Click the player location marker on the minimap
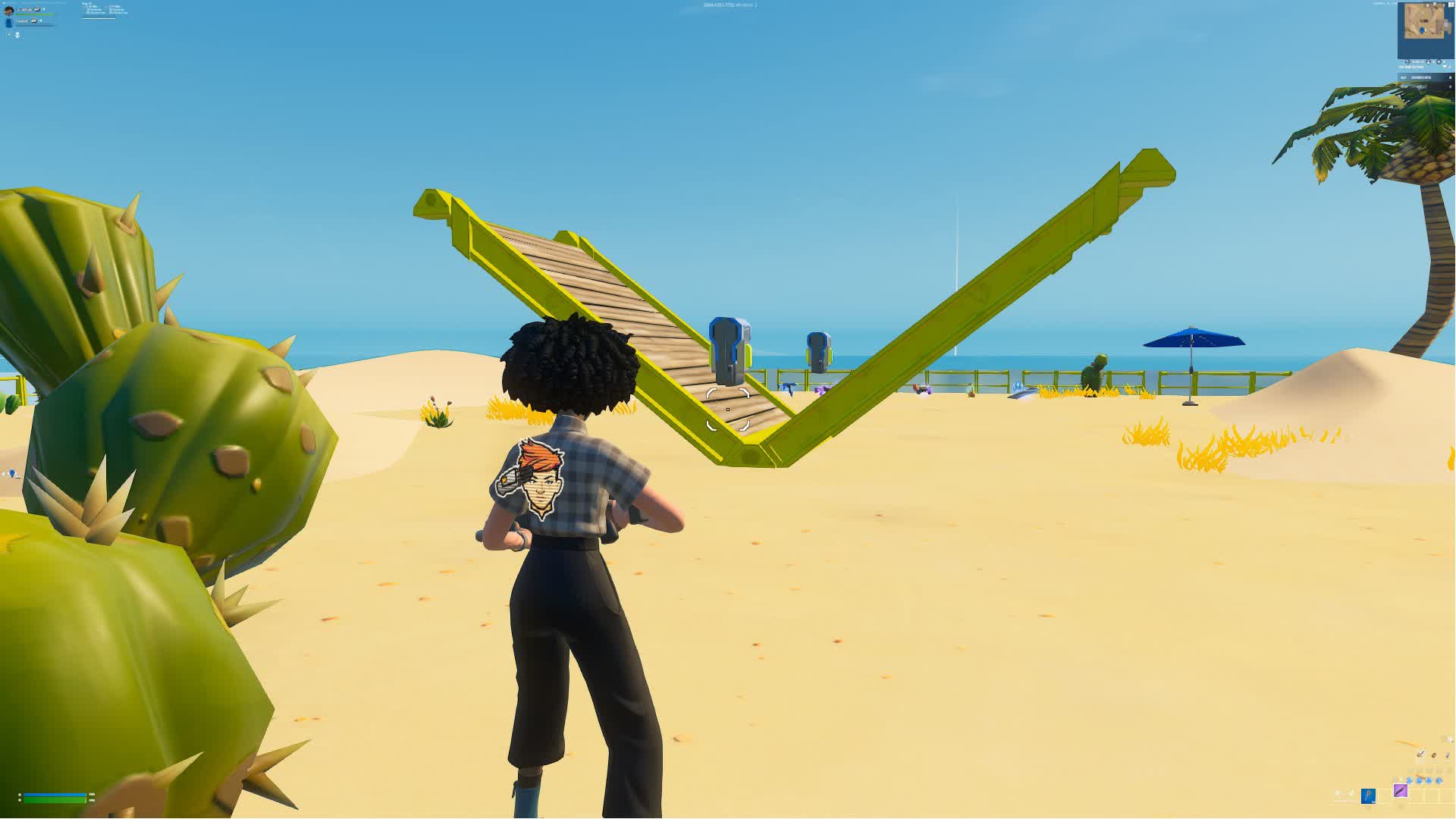 coord(1422,30)
